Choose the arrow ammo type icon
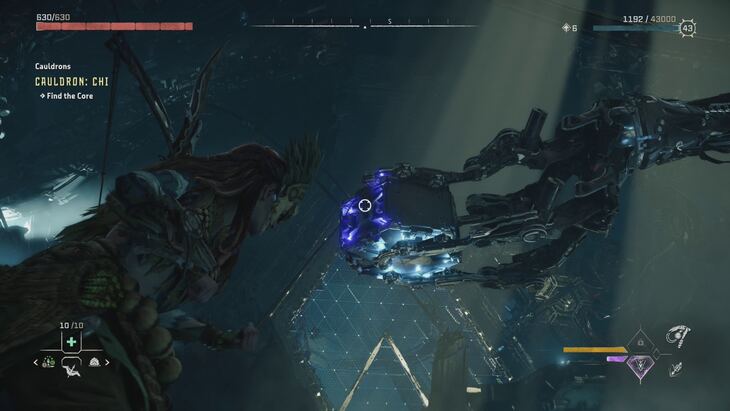Screen dimensions: 730x411 pyautogui.click(x=676, y=369)
